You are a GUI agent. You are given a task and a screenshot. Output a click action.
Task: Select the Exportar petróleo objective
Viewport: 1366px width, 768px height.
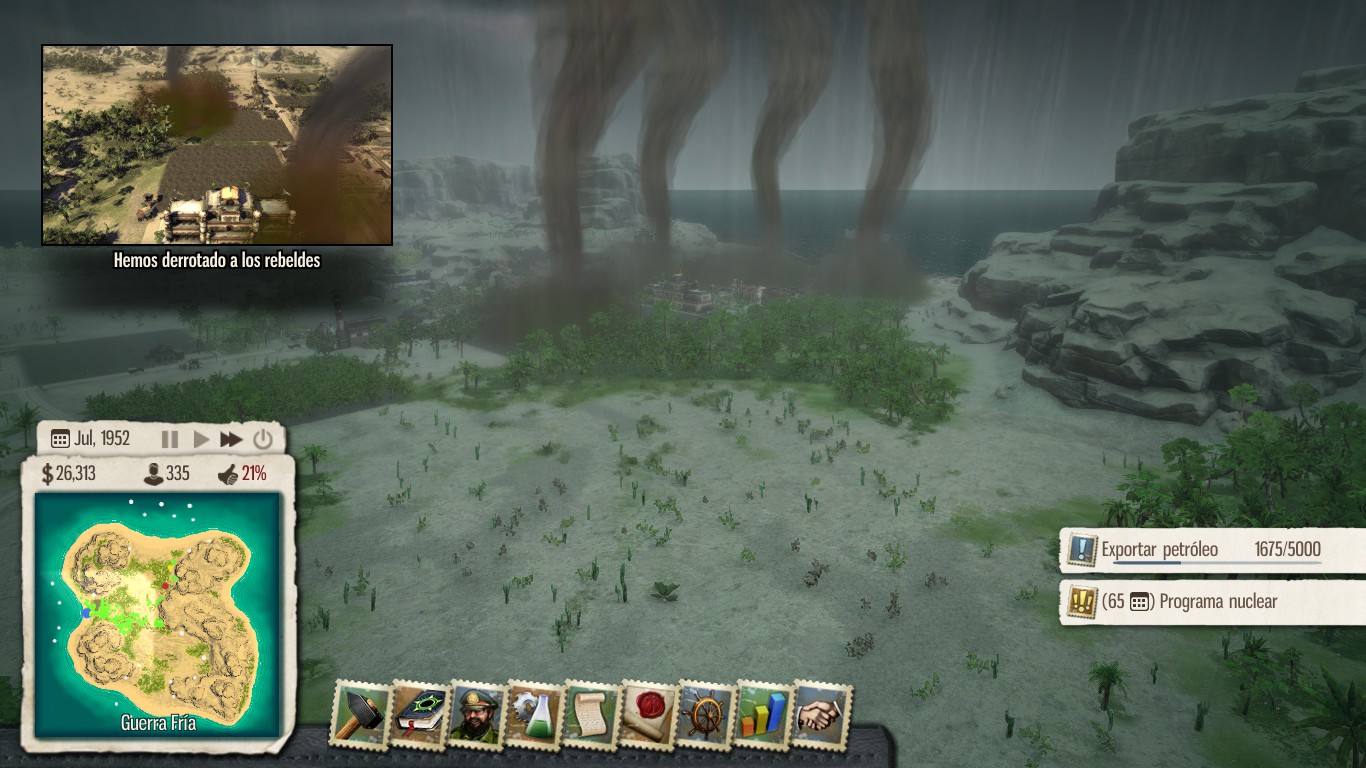[1160, 549]
